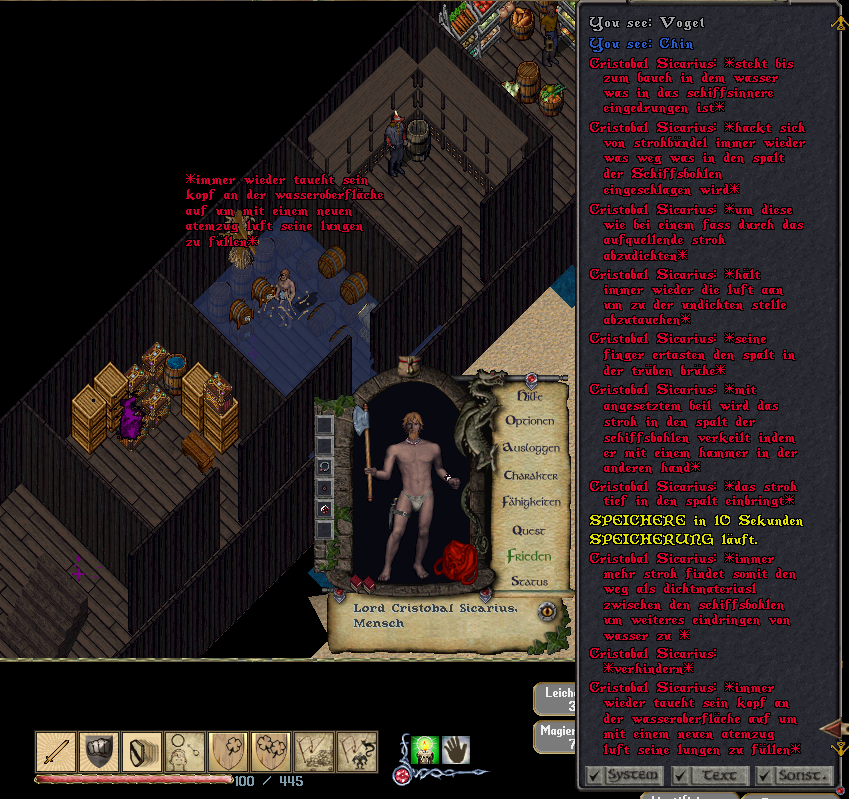
Task: Toggle the Sonst. journal filter
Action: 794,775
